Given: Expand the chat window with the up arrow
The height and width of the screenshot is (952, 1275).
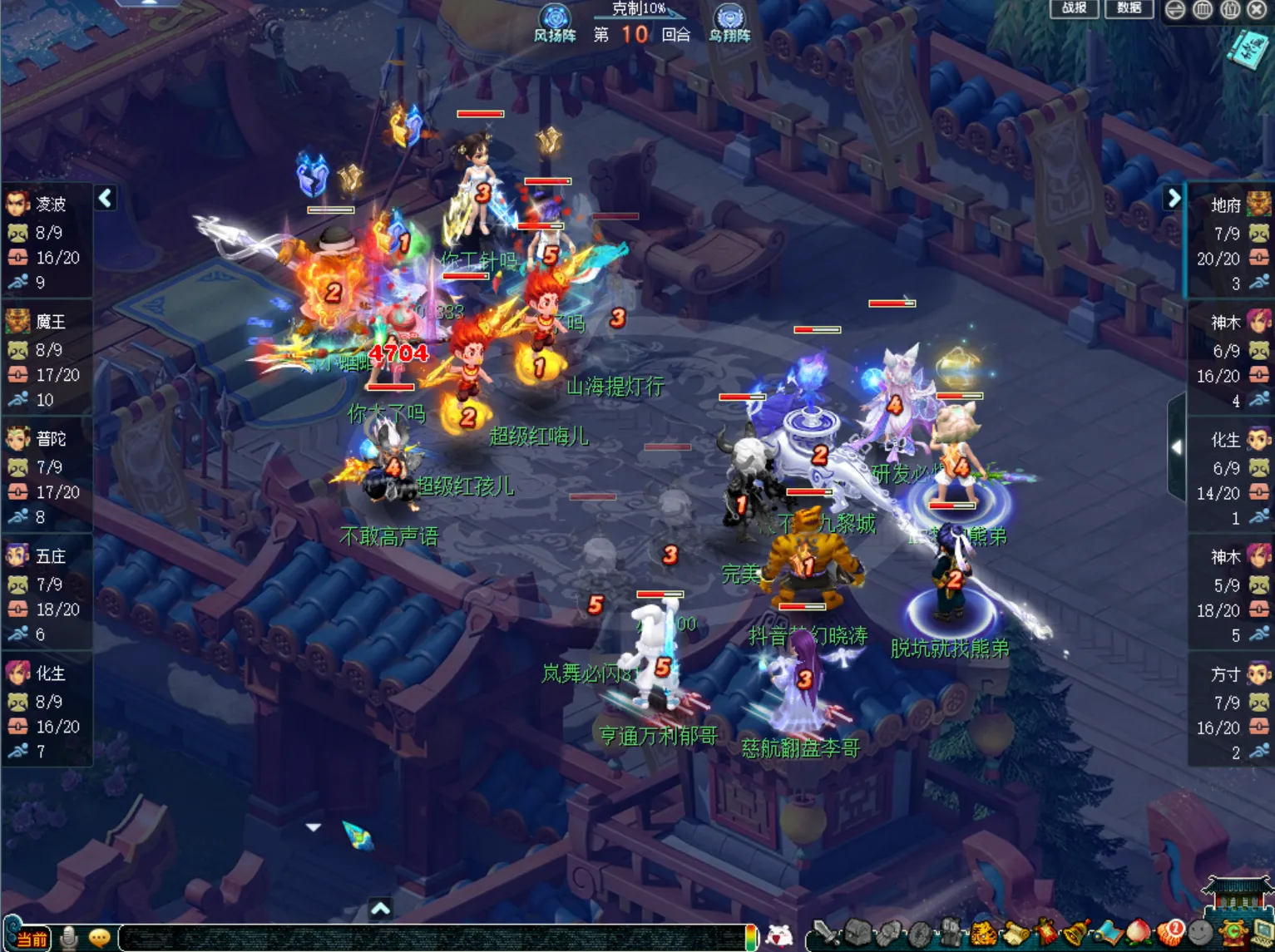Looking at the screenshot, I should click(x=380, y=908).
